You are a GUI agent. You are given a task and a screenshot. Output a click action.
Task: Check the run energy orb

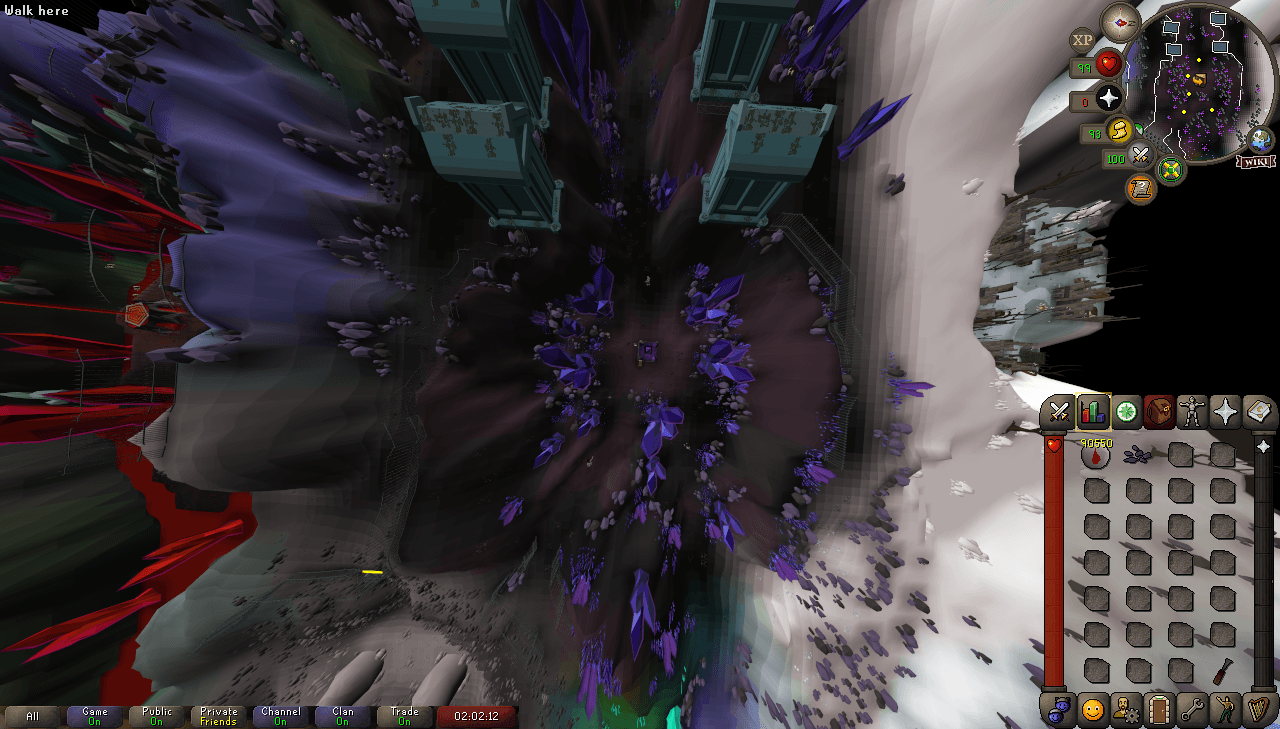point(1119,133)
